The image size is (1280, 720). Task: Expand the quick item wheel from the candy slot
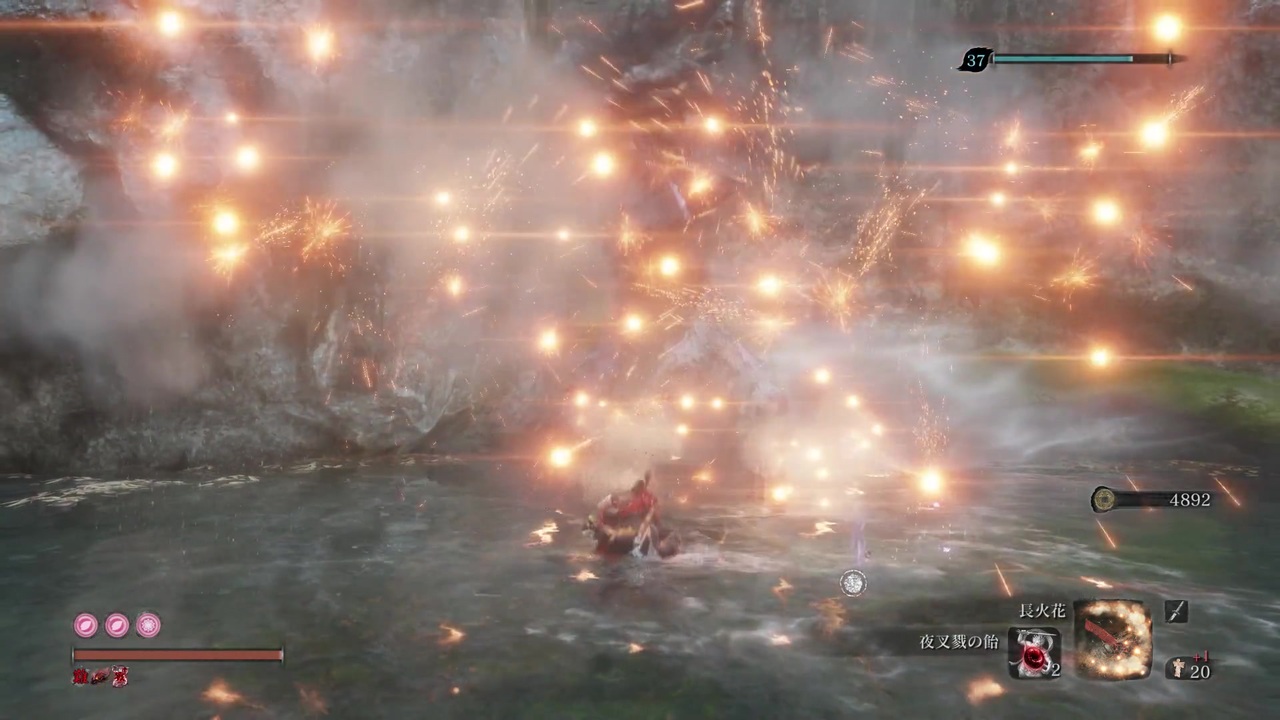pyautogui.click(x=1036, y=655)
